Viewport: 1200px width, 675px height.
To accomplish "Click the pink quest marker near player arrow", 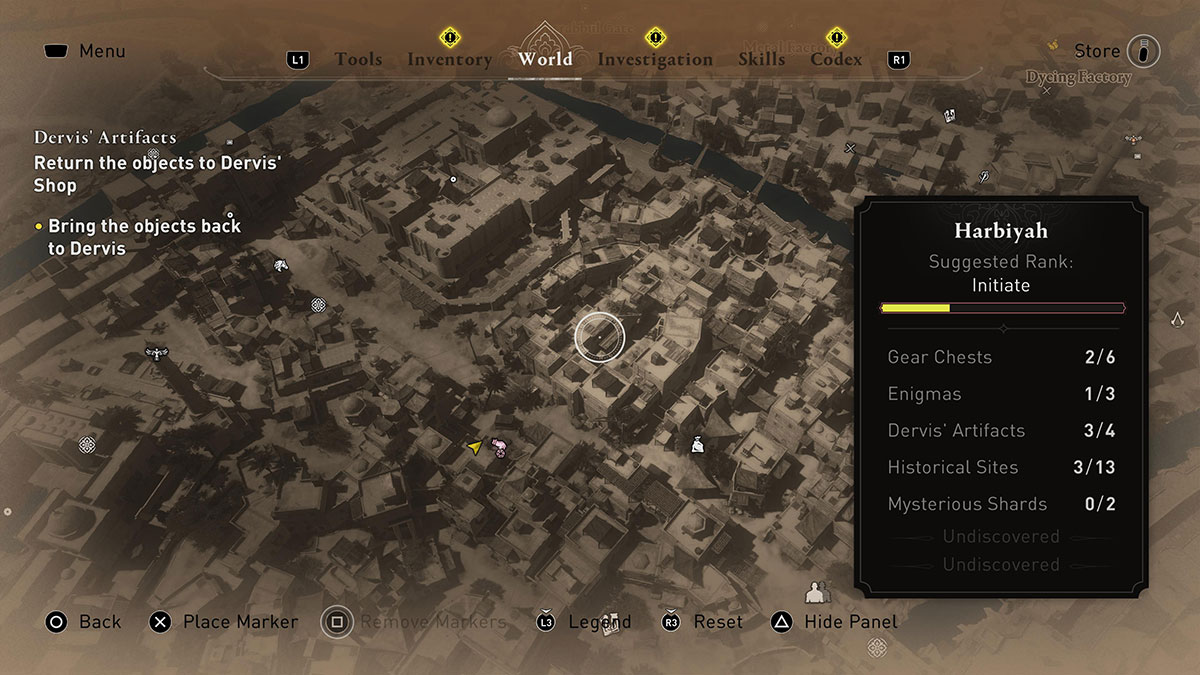I will pyautogui.click(x=501, y=449).
